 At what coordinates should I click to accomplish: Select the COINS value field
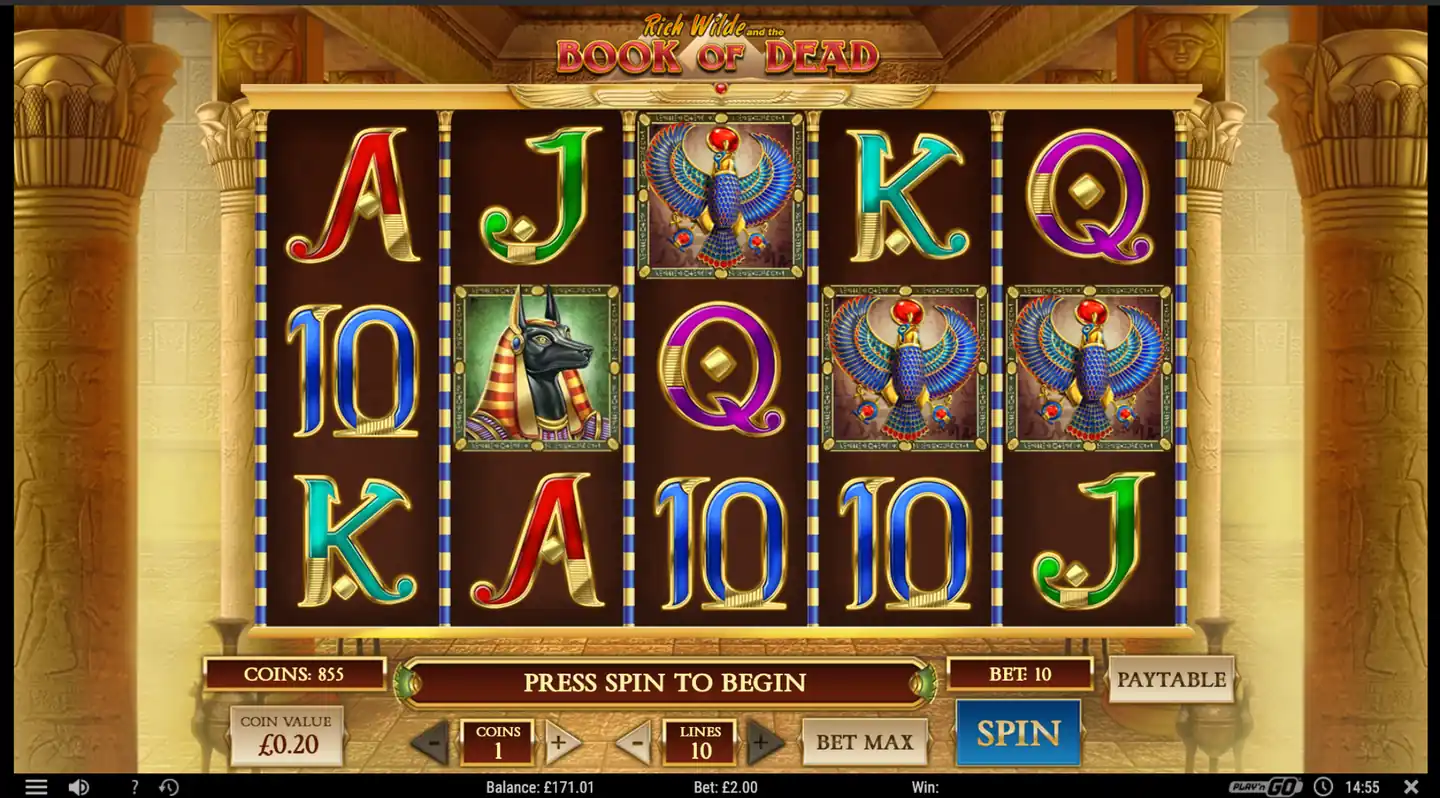(498, 742)
